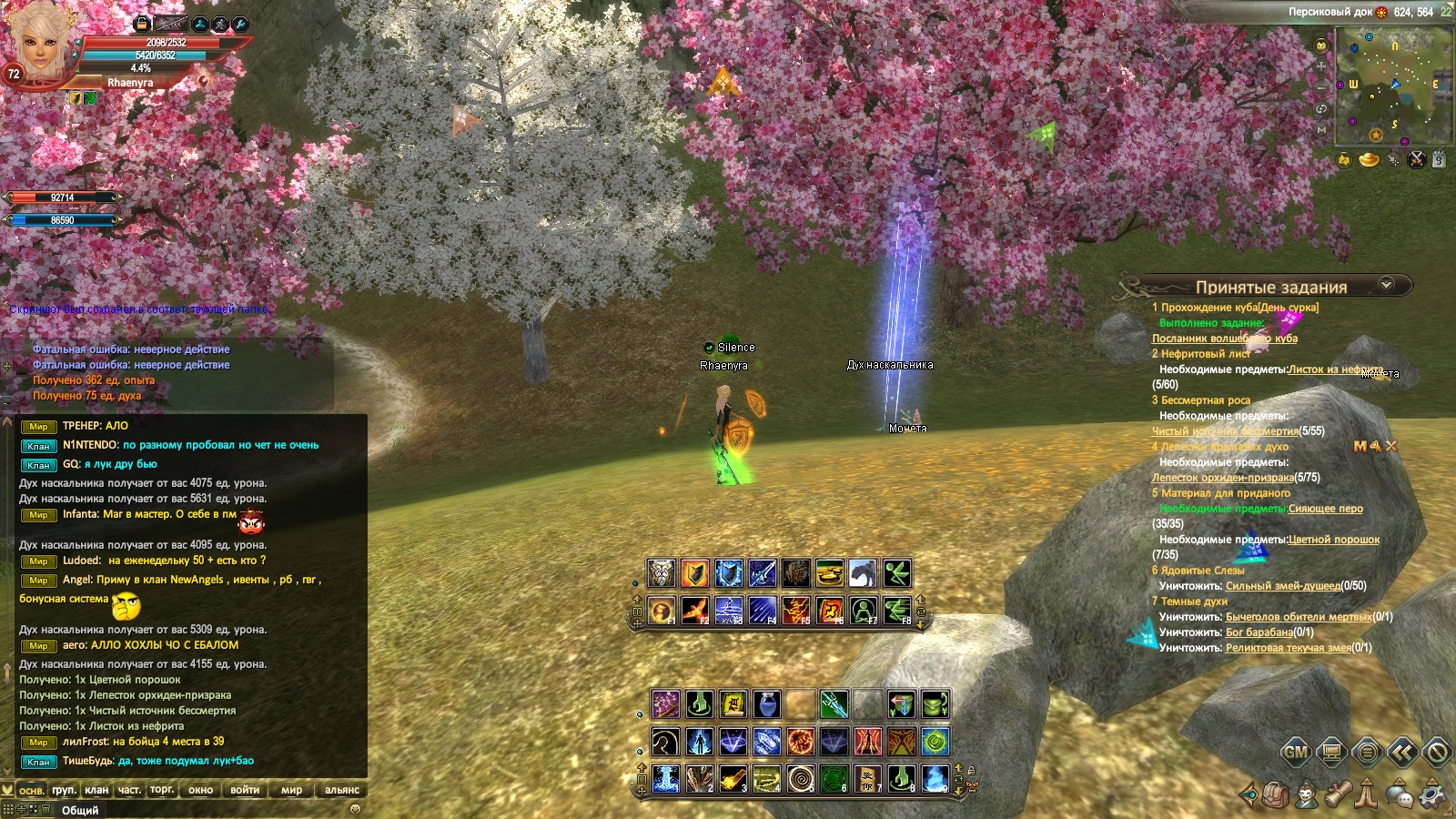Viewport: 1456px width, 819px height.
Task: Select the торг. chat tab
Action: pyautogui.click(x=162, y=790)
